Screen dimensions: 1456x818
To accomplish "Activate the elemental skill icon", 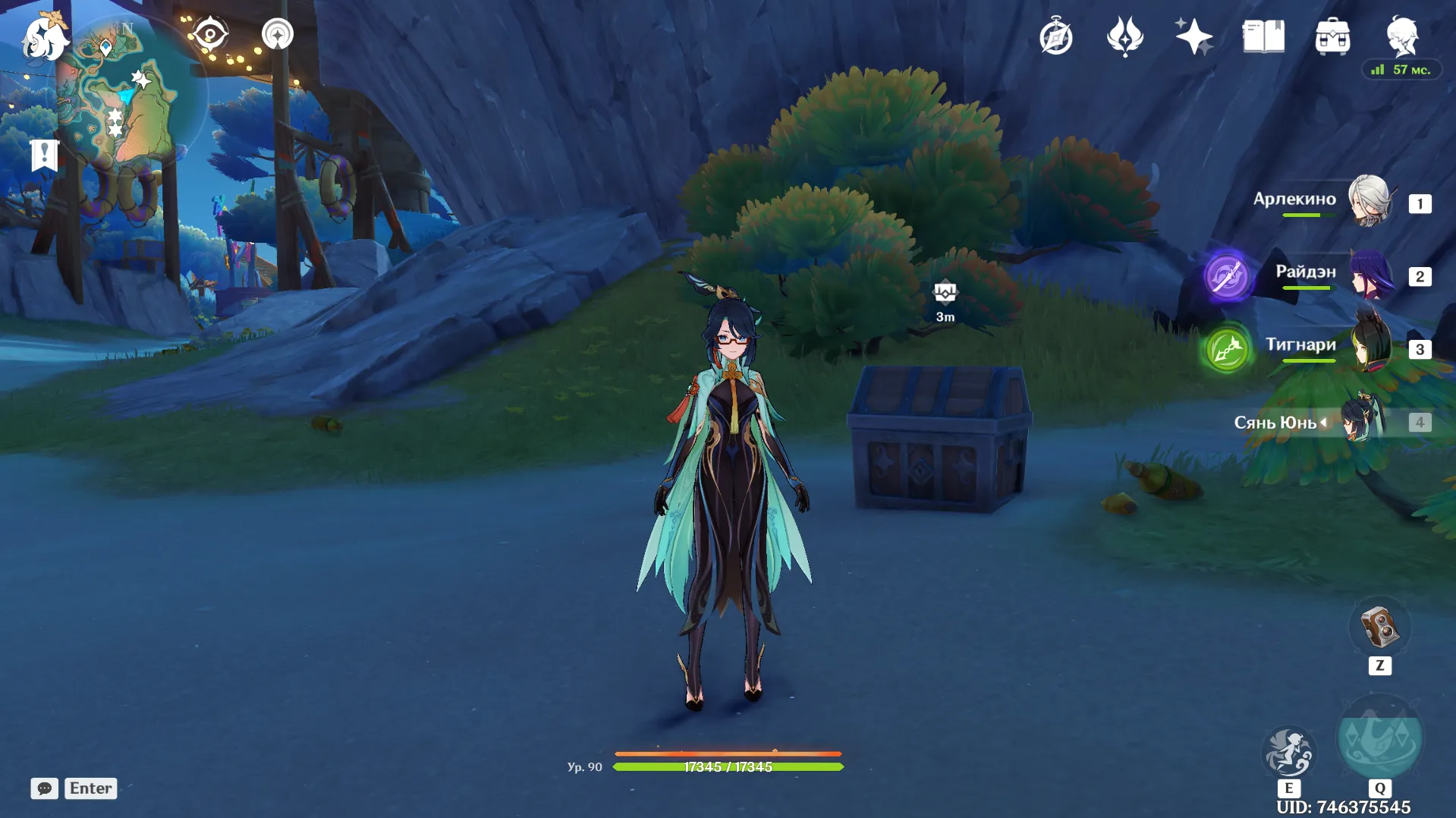I will click(x=1288, y=751).
